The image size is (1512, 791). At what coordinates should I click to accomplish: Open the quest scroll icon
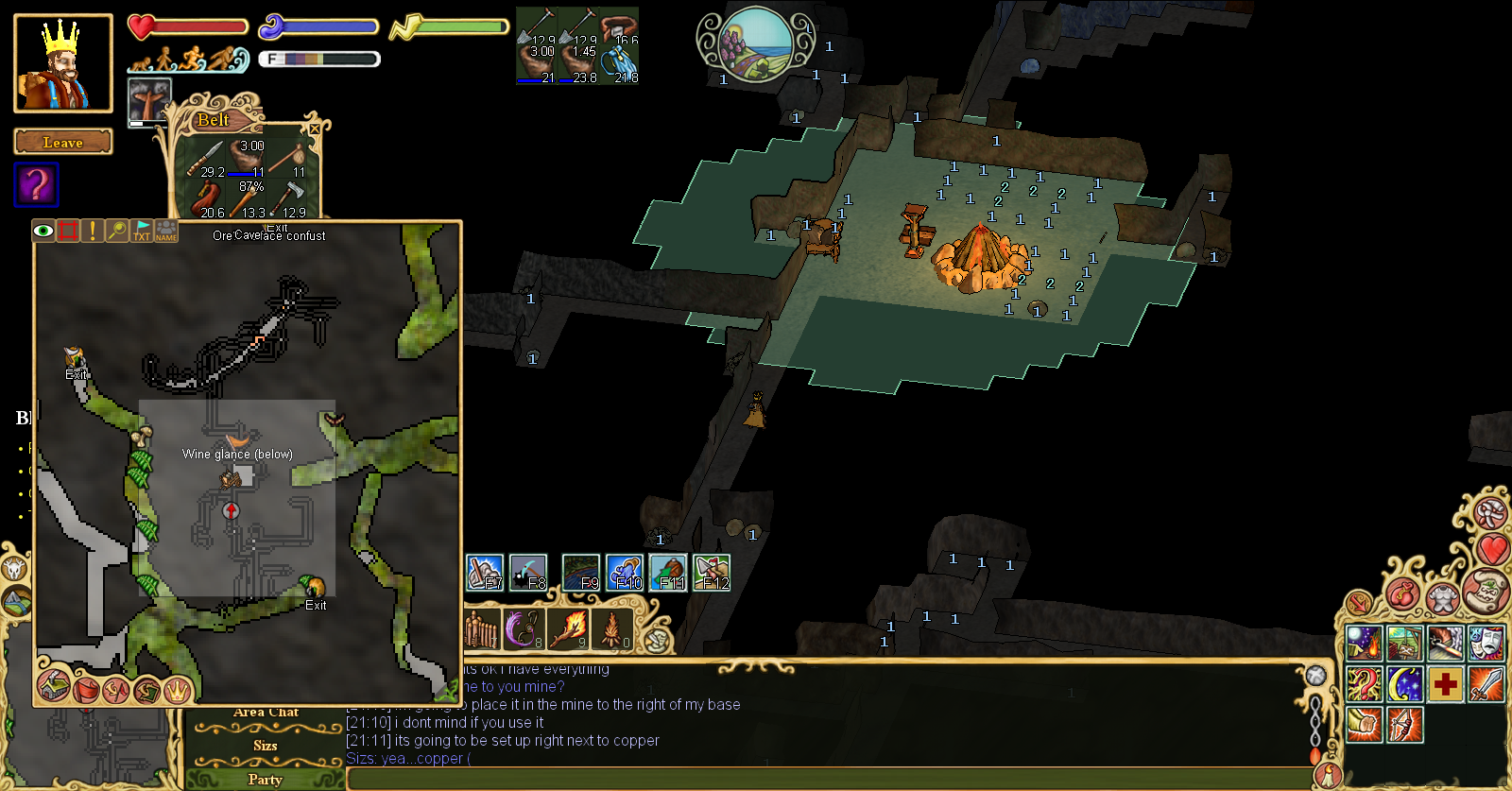[x=1488, y=593]
